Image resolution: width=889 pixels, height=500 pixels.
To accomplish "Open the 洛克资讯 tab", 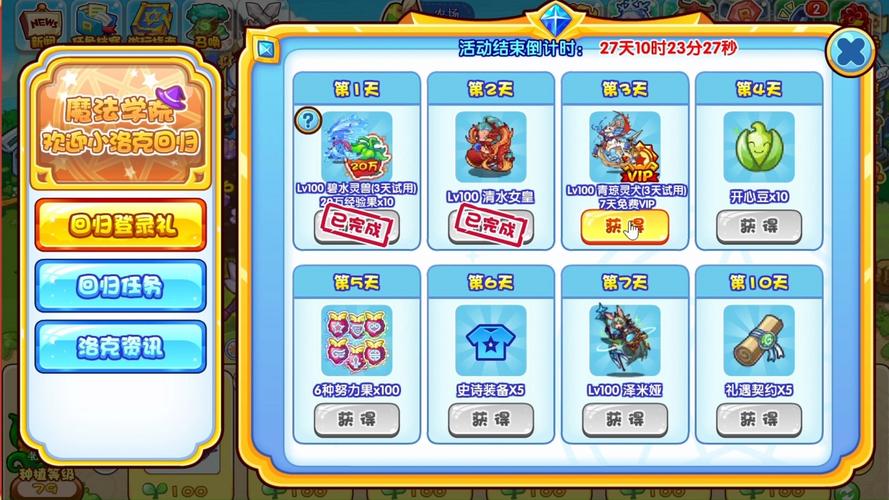I will [121, 347].
